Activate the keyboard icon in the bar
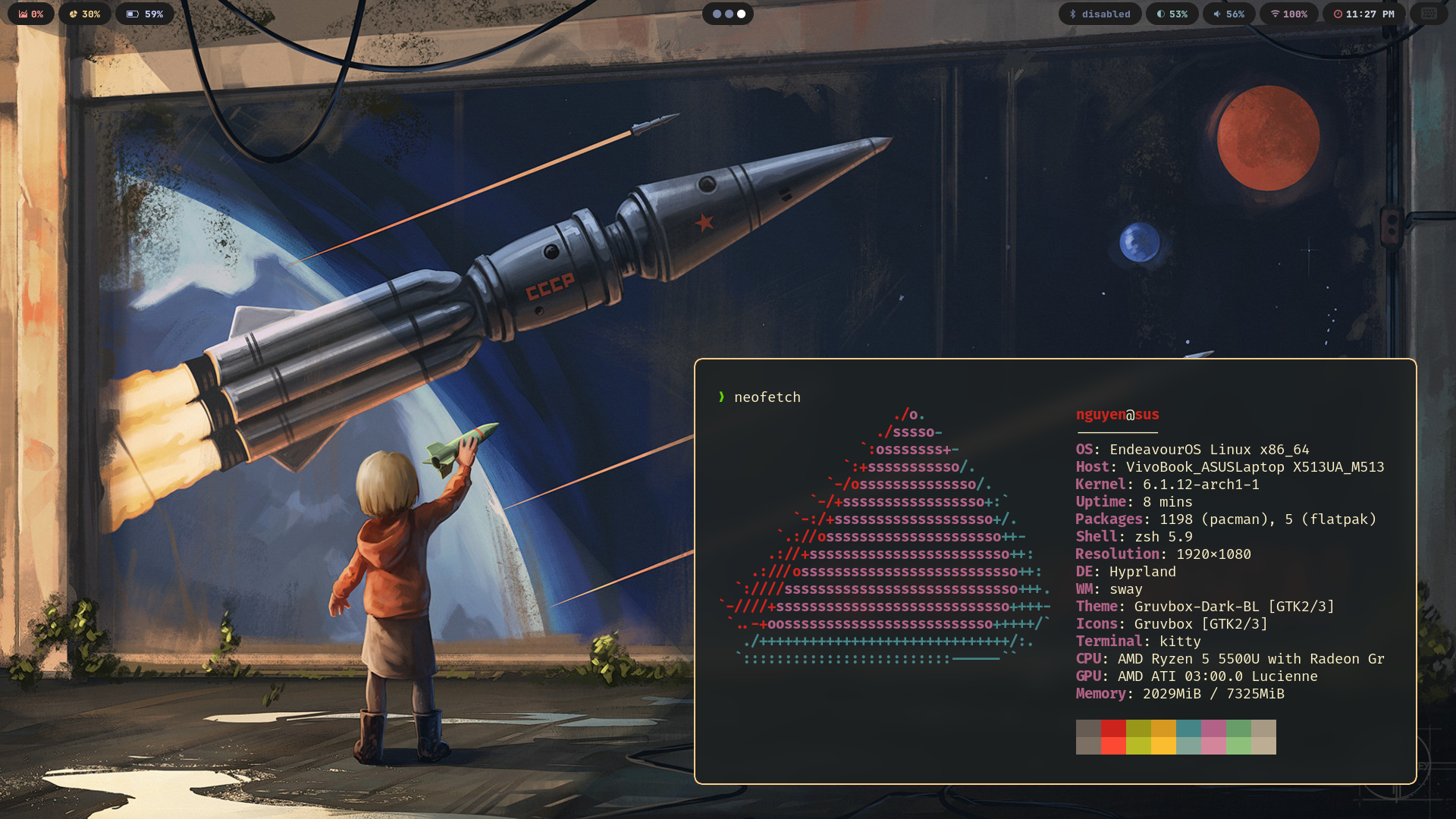This screenshot has height=819, width=1456. 1429,14
